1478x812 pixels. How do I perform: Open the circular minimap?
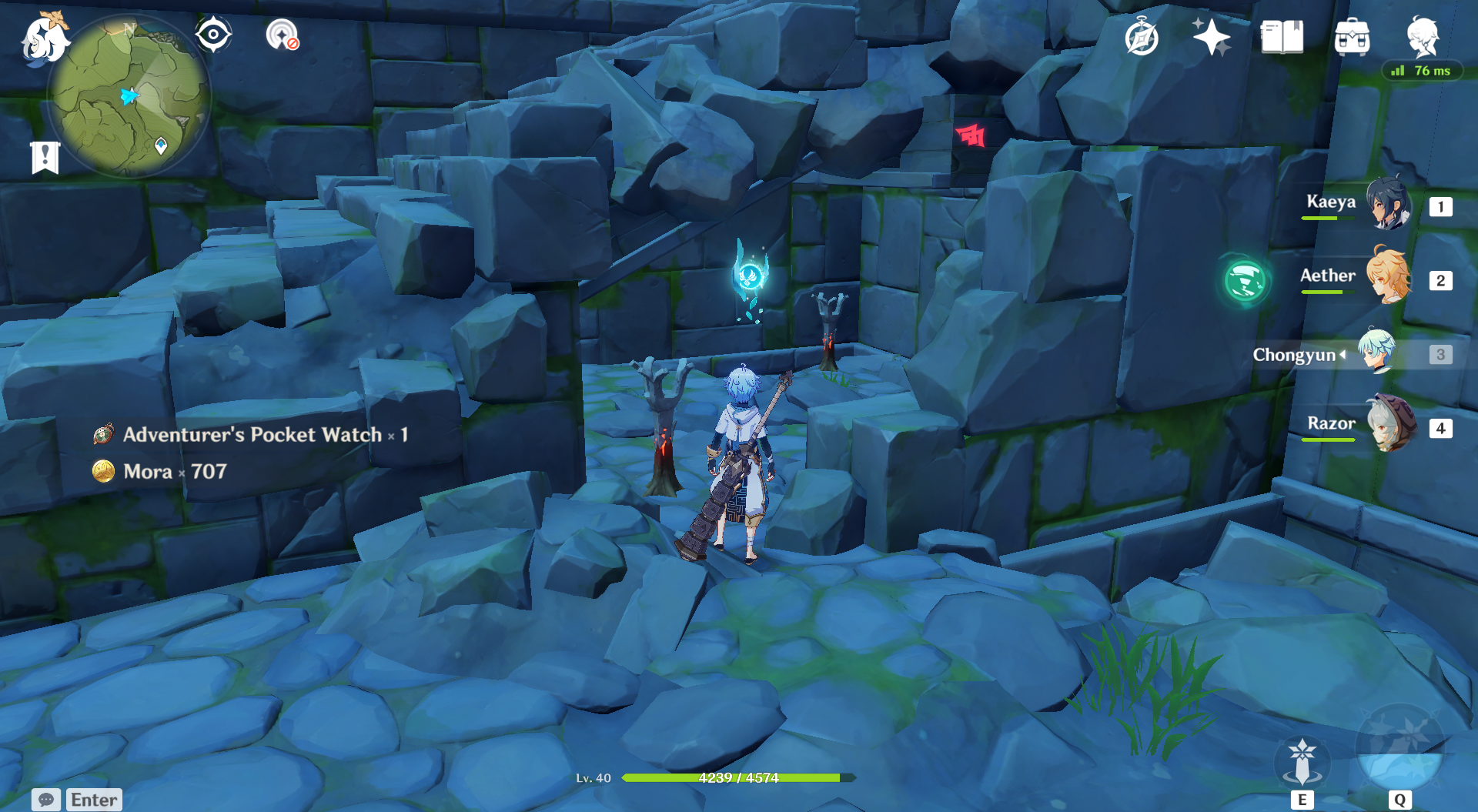(x=129, y=97)
